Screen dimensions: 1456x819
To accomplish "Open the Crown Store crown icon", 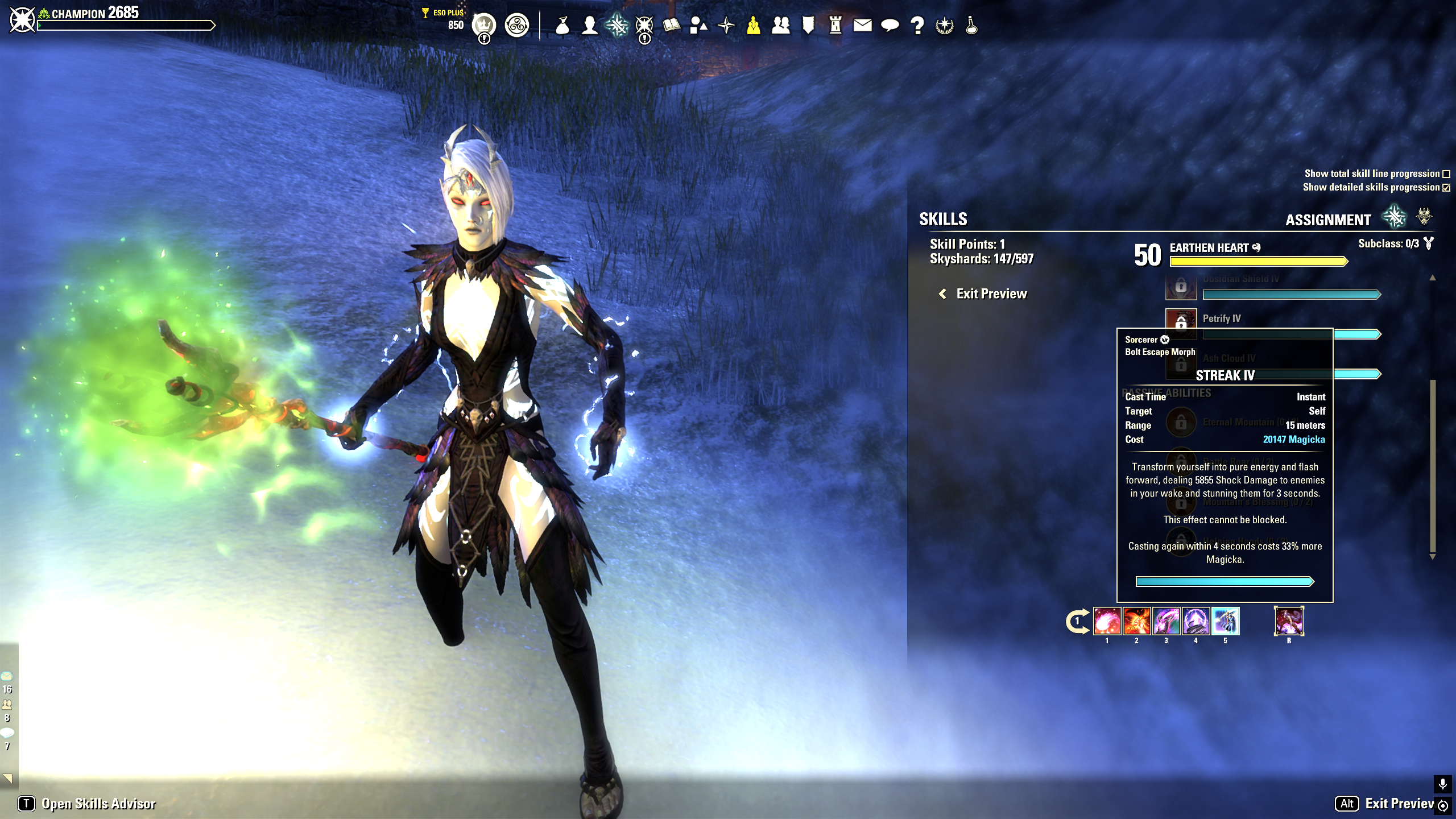I will pos(484,25).
